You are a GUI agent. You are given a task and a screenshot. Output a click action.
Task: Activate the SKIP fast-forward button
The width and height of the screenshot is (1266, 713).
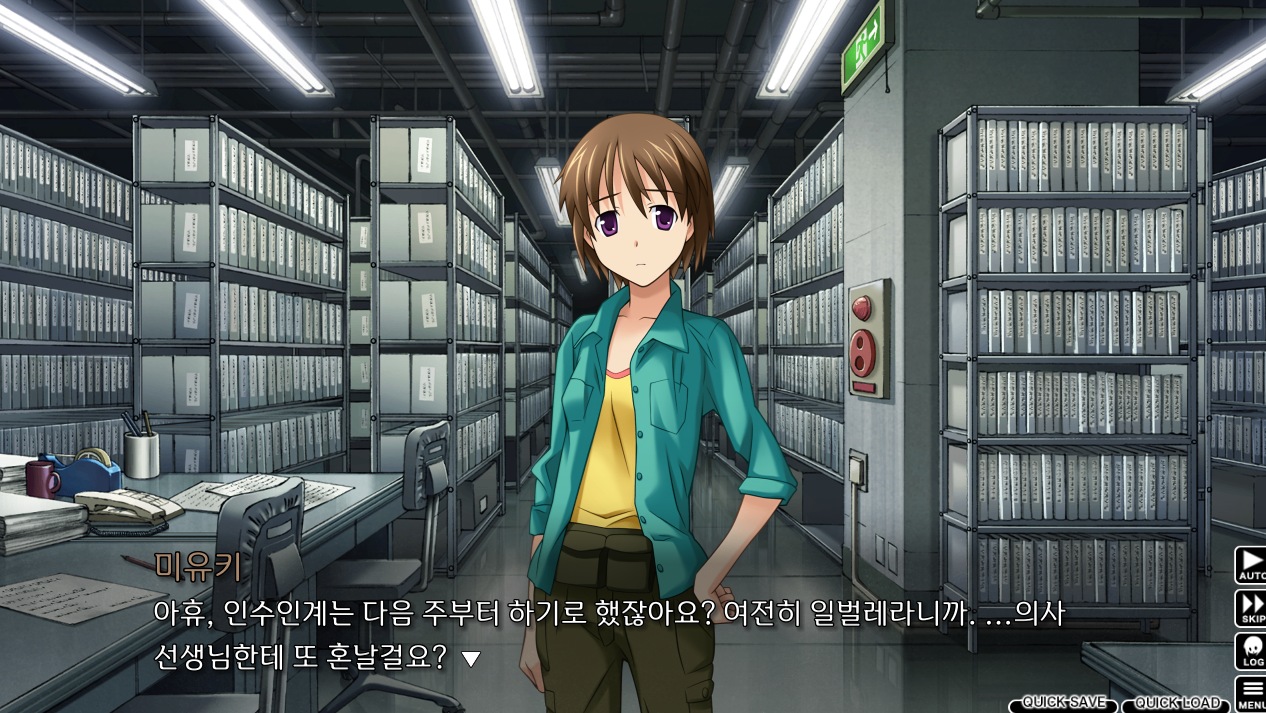(x=1251, y=608)
